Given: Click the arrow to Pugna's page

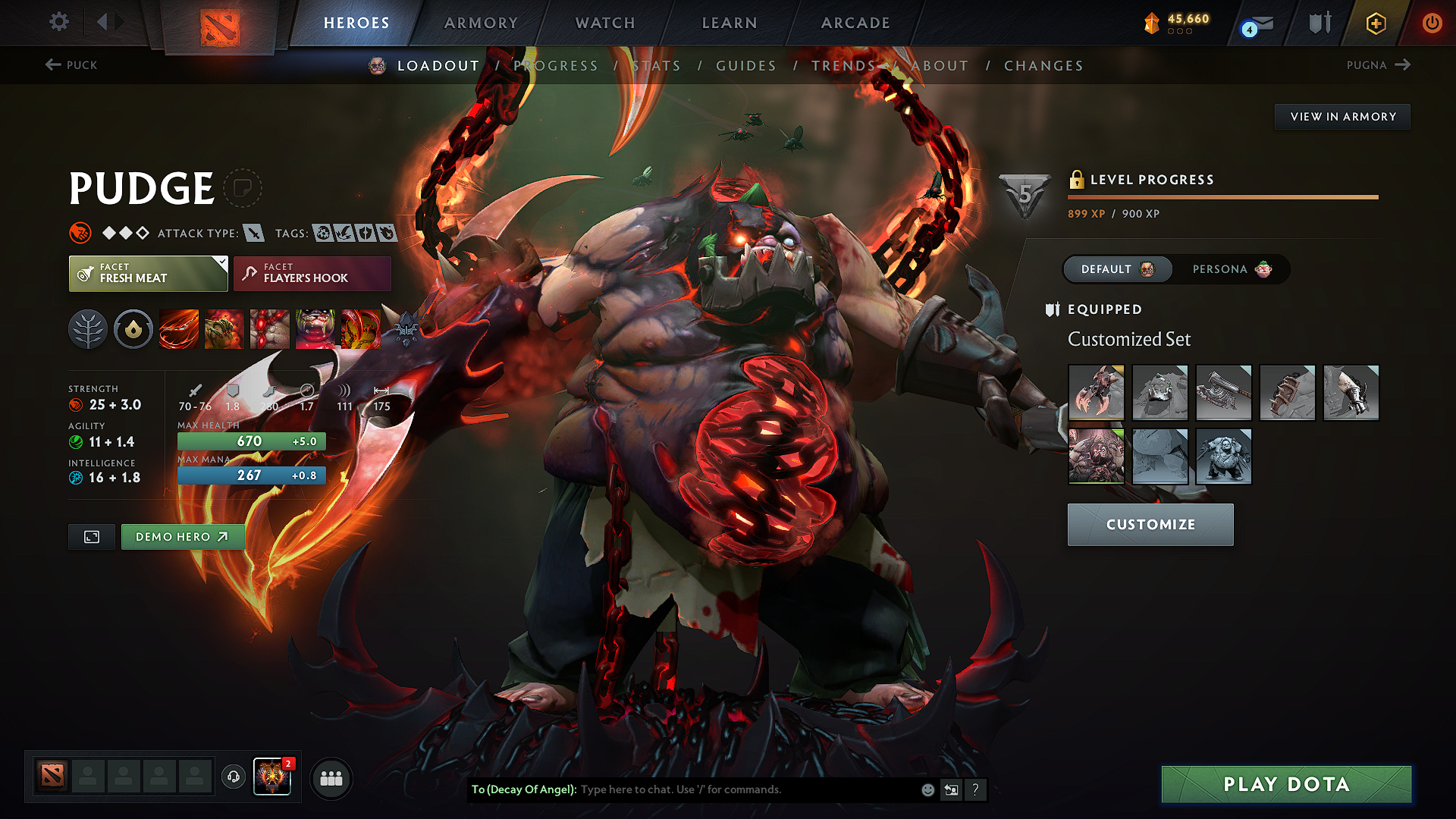Looking at the screenshot, I should pos(1402,65).
